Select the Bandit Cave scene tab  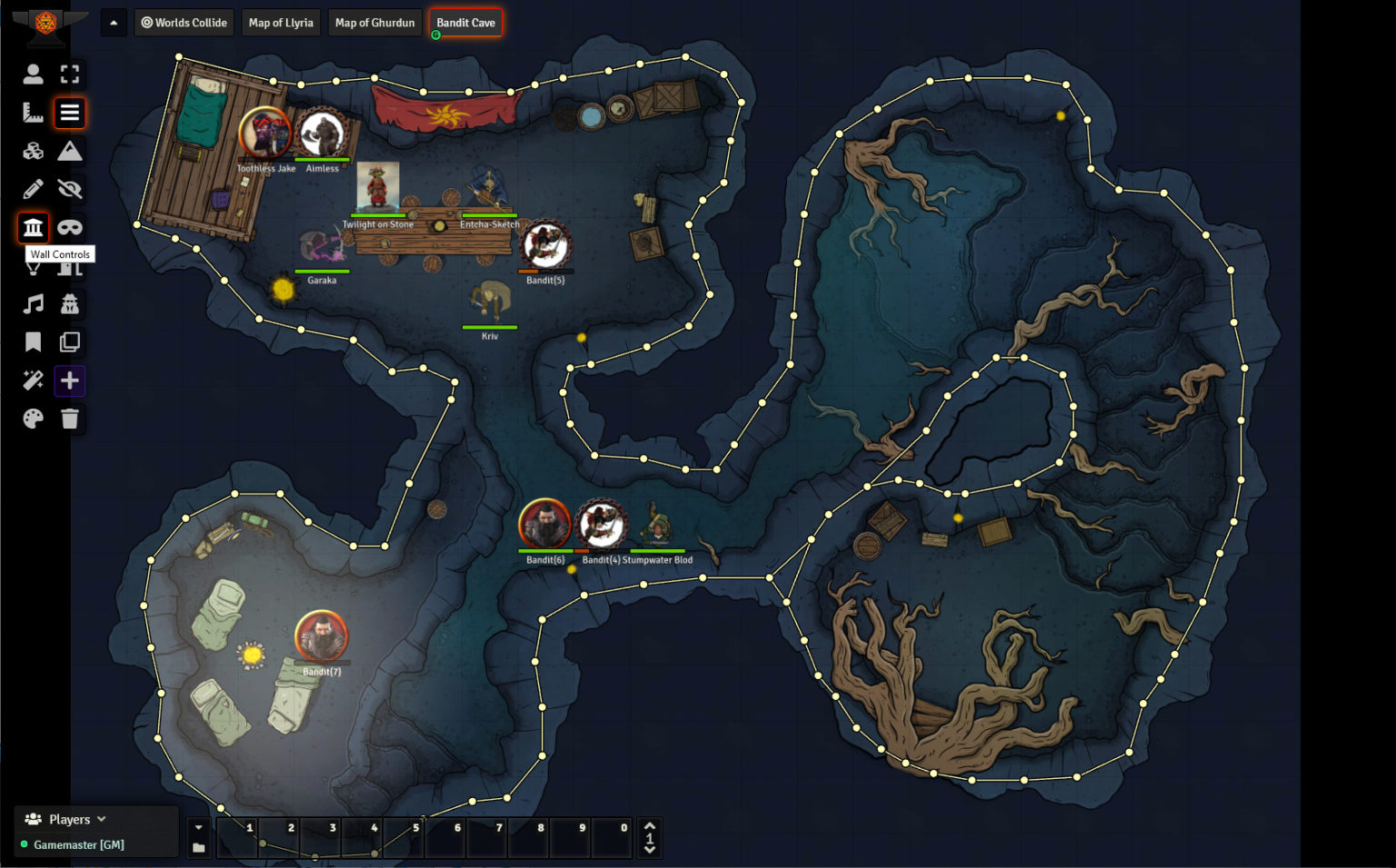click(x=465, y=23)
